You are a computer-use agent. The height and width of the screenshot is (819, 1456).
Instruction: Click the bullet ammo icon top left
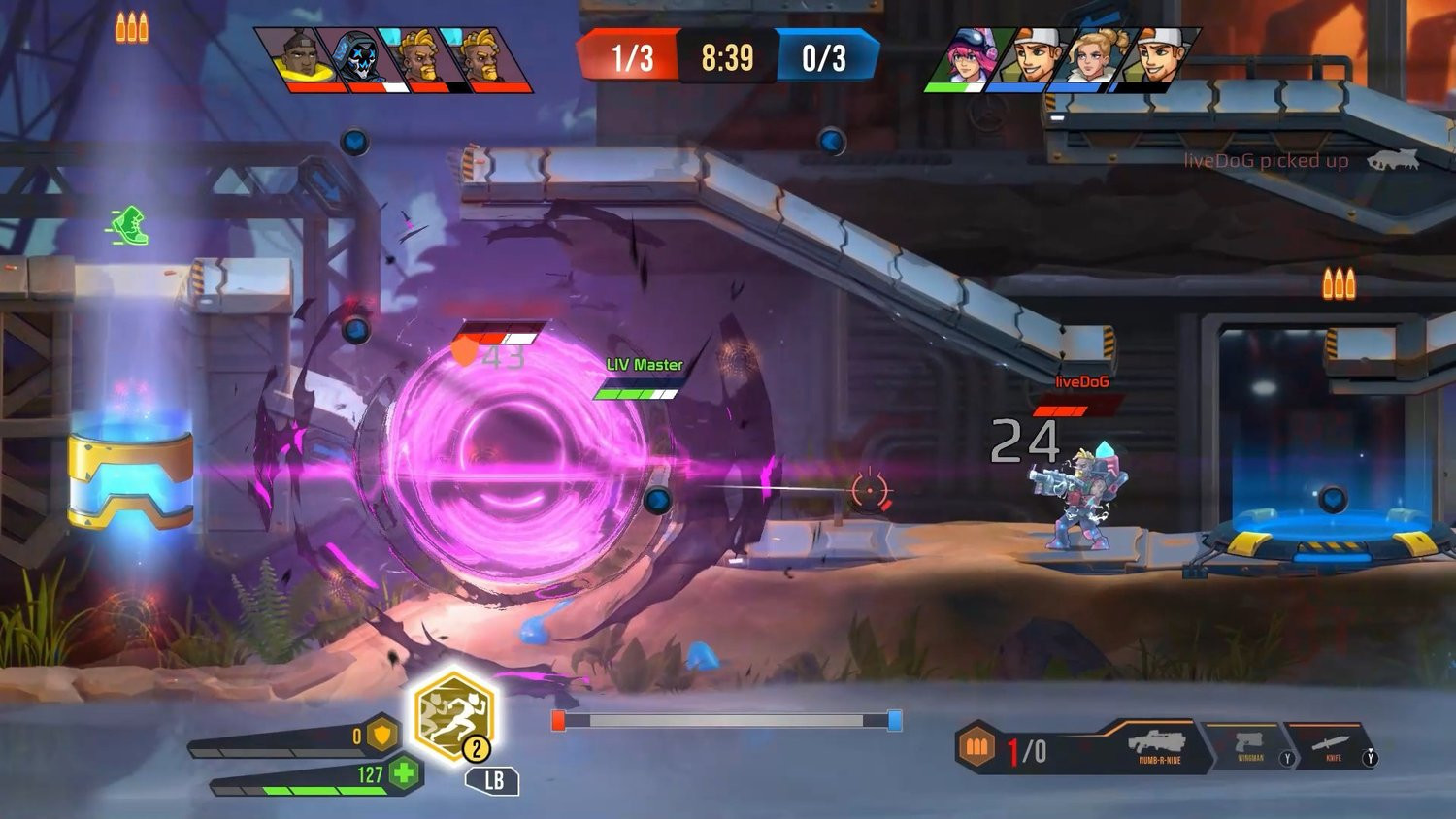(132, 27)
